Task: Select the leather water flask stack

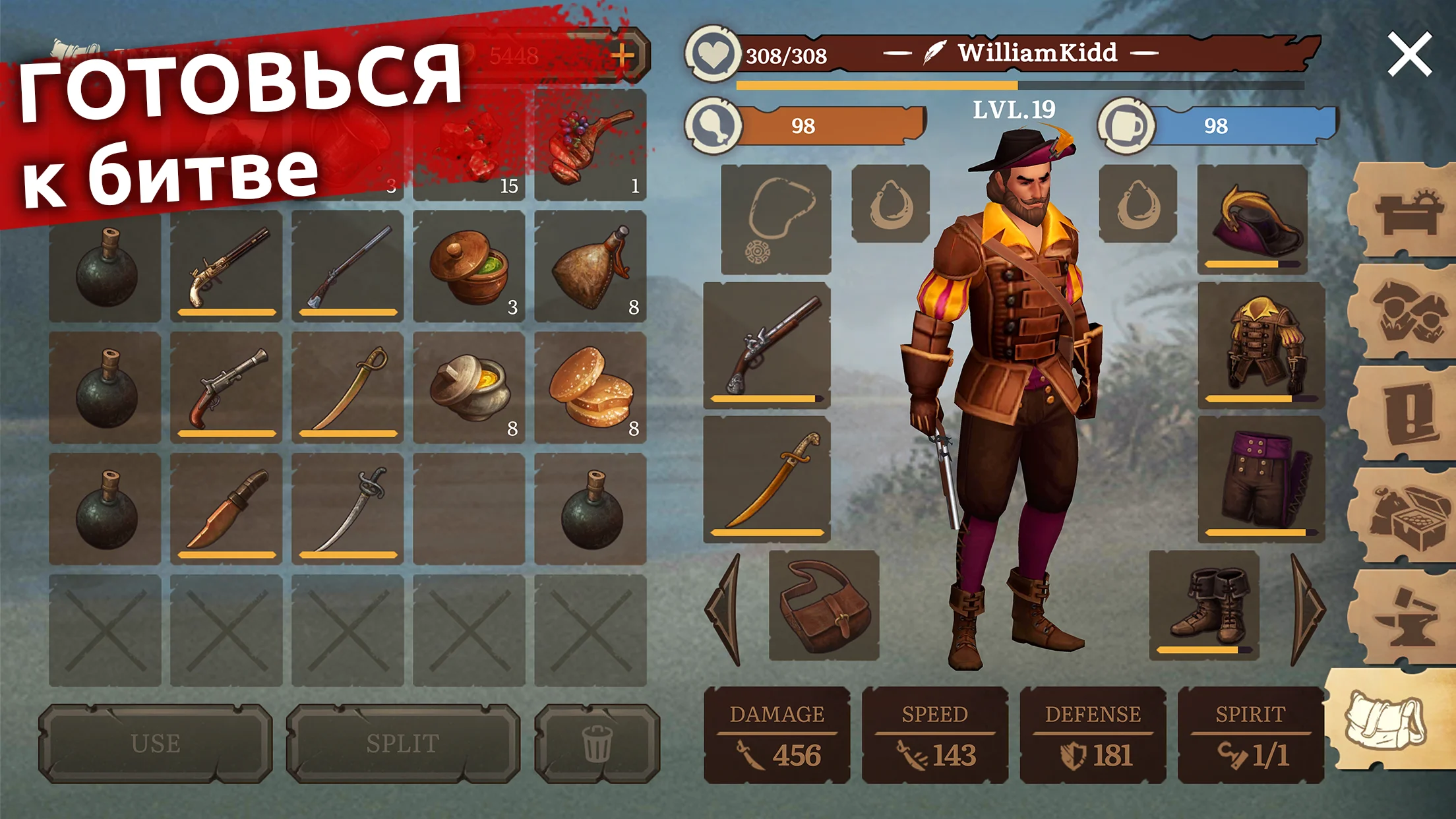Action: (590, 266)
